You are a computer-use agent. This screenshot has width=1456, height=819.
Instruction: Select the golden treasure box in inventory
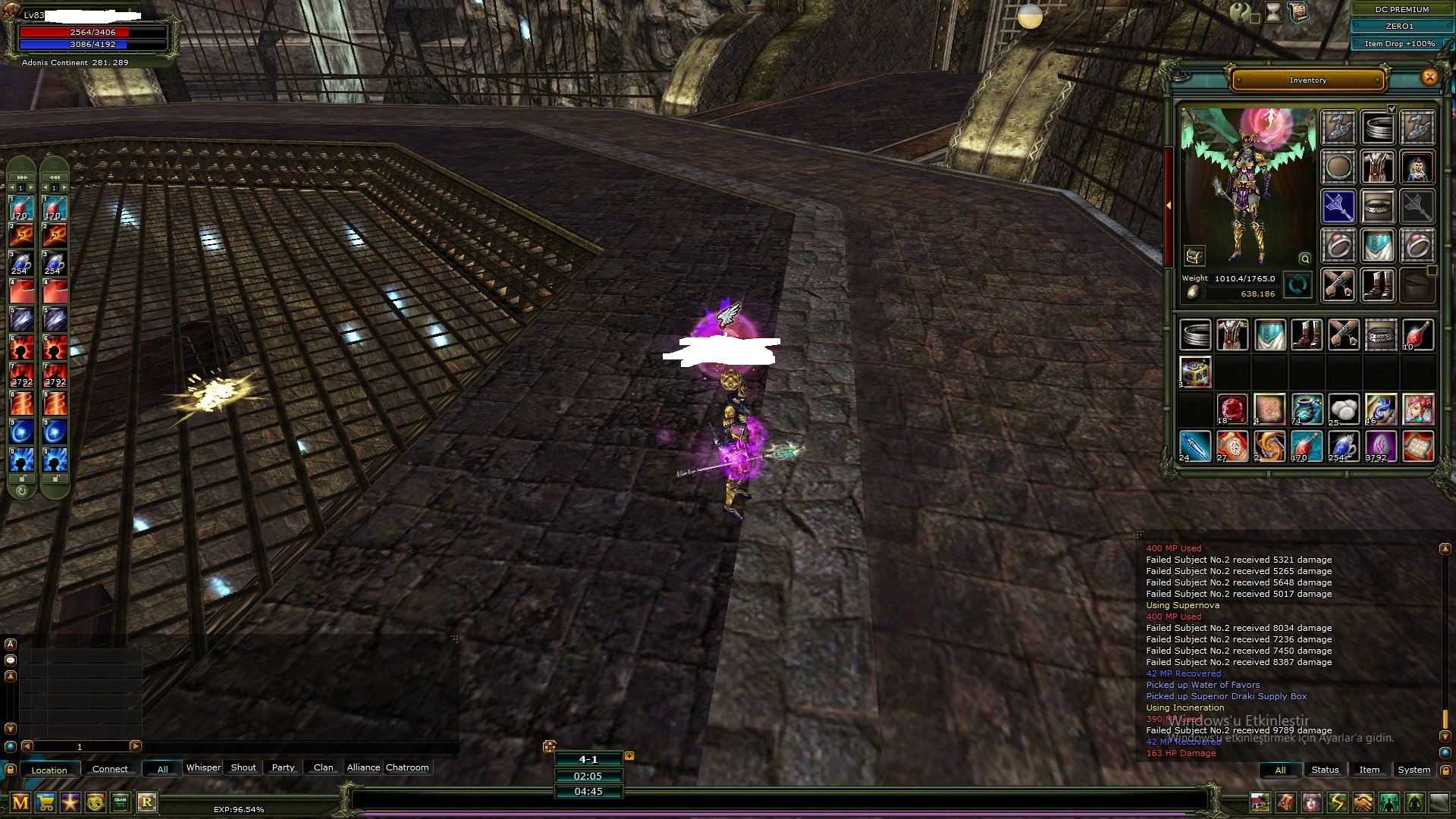pyautogui.click(x=1195, y=372)
